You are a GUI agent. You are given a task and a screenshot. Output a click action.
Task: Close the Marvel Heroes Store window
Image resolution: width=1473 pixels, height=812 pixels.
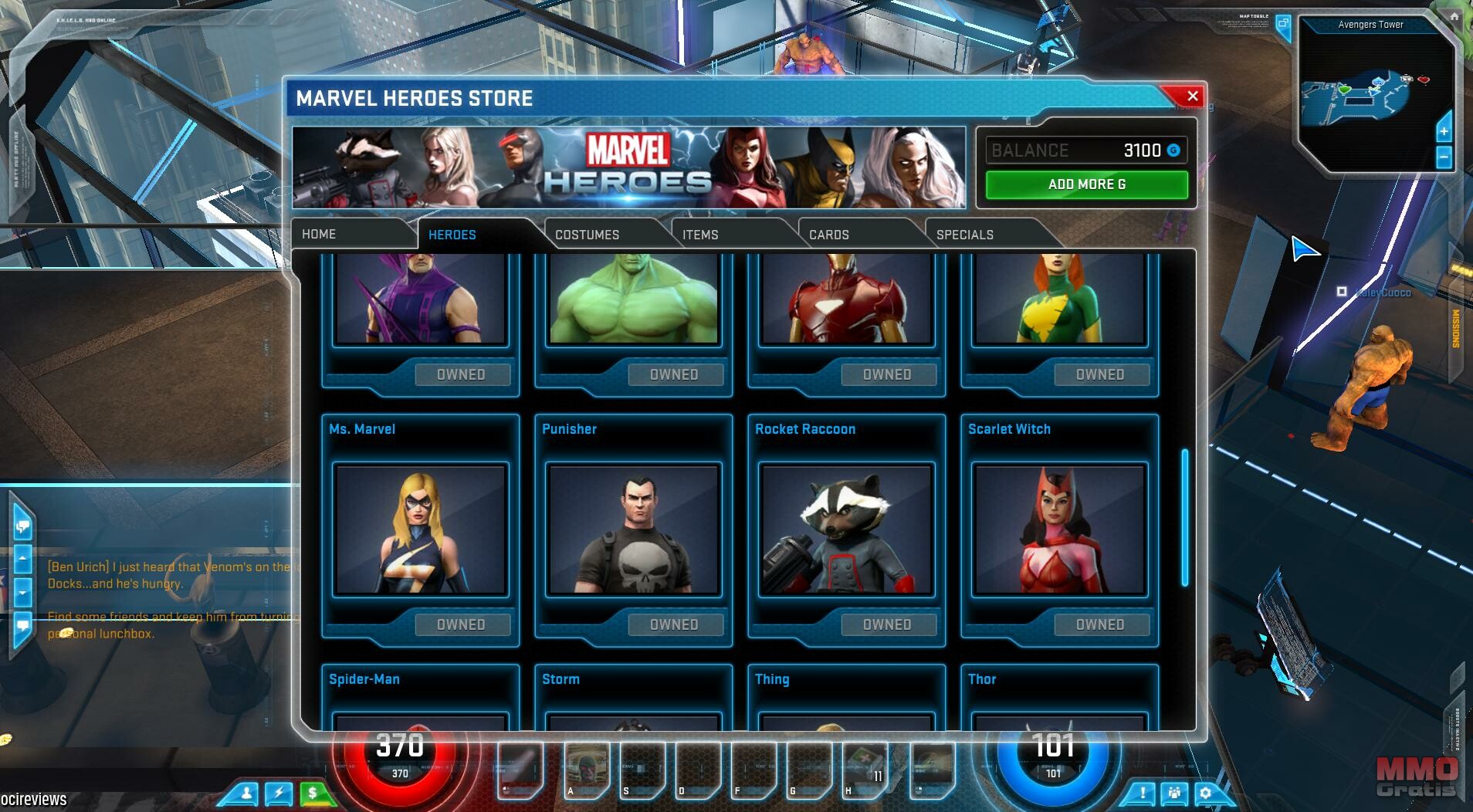(1192, 96)
